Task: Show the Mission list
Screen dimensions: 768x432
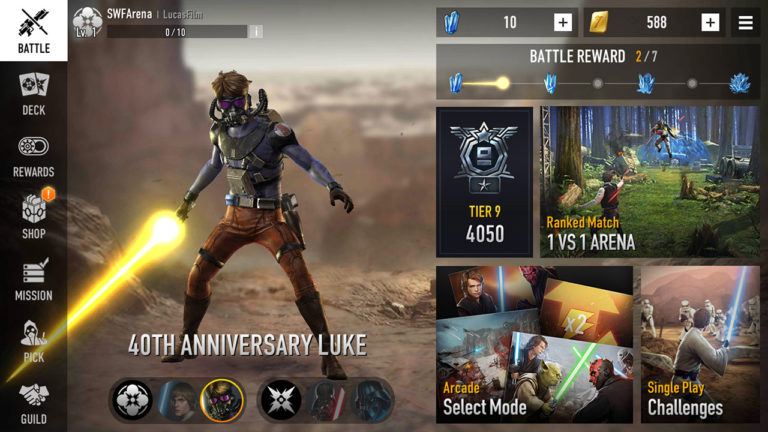Action: coord(34,279)
